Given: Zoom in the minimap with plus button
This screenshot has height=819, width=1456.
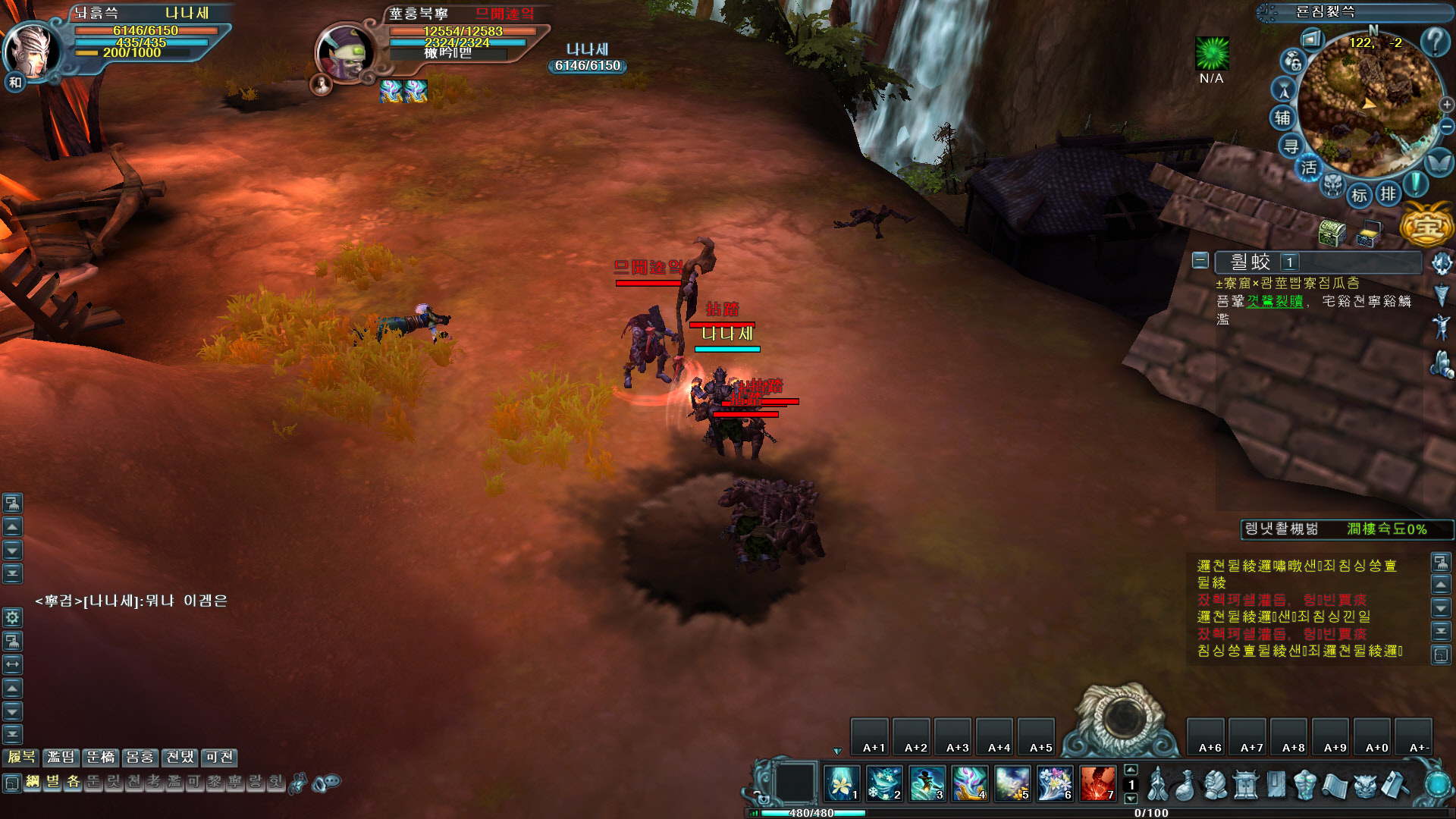Looking at the screenshot, I should [1447, 105].
